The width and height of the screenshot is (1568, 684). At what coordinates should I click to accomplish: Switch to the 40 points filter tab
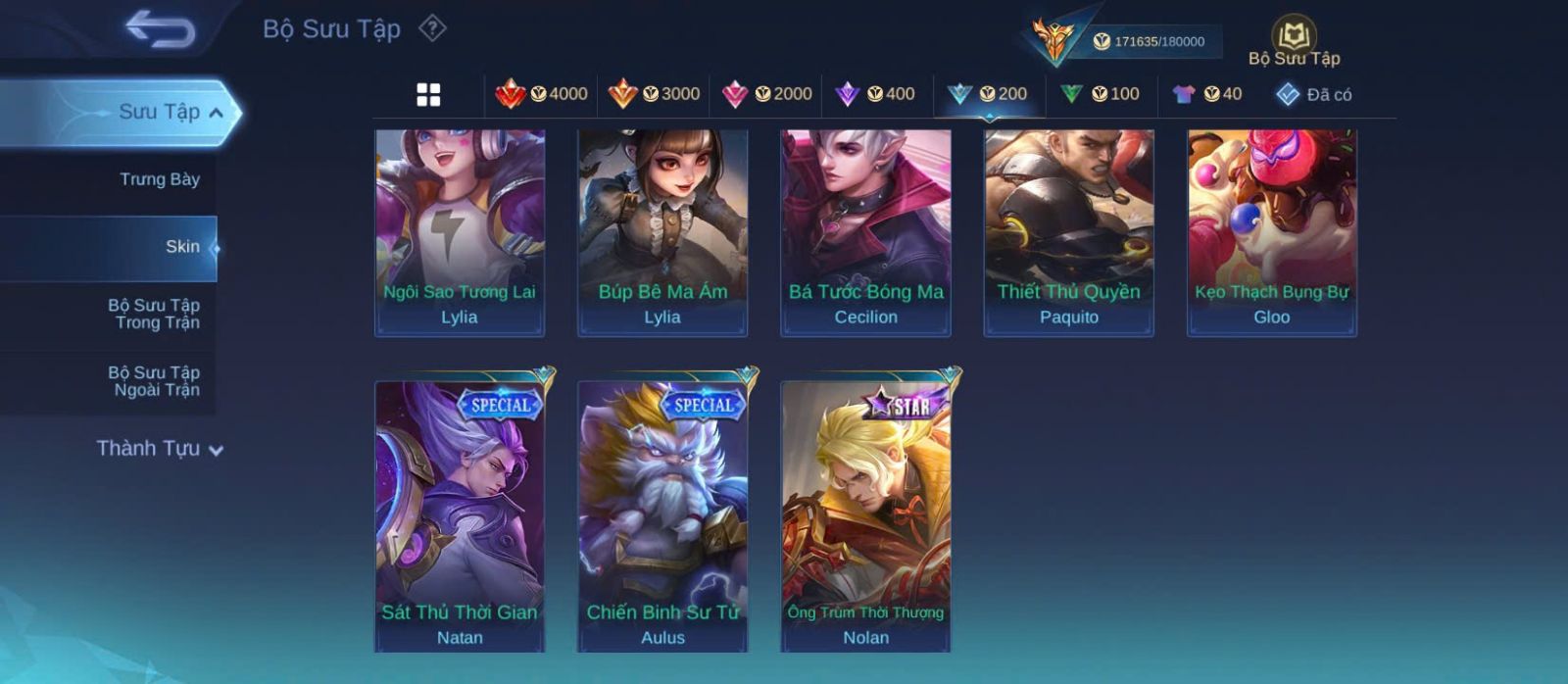pos(1207,94)
